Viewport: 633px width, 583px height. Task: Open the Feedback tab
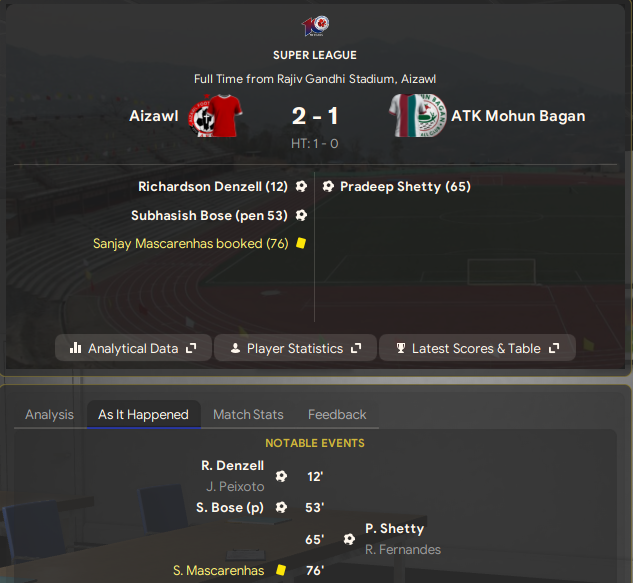point(337,414)
